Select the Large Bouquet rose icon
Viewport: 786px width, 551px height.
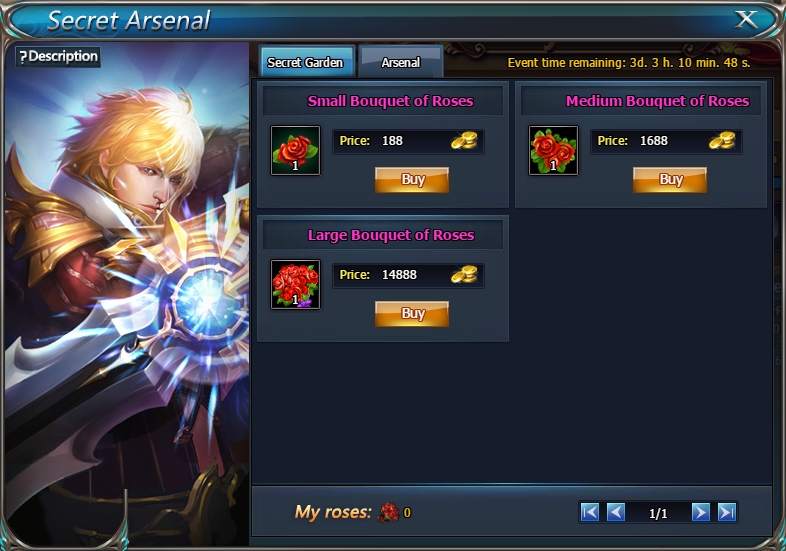click(296, 284)
